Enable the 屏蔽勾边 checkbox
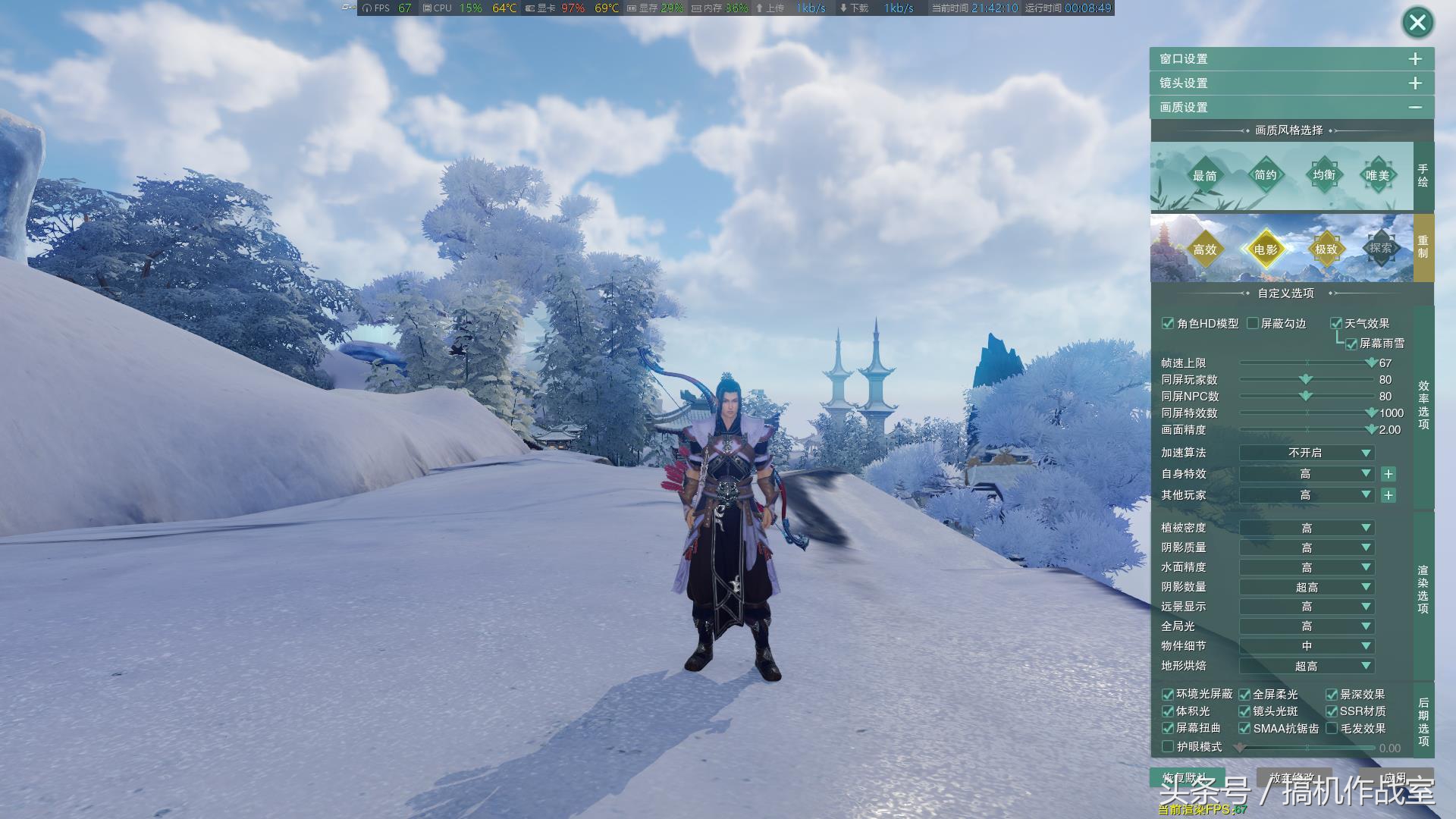Image resolution: width=1456 pixels, height=819 pixels. point(1253,324)
